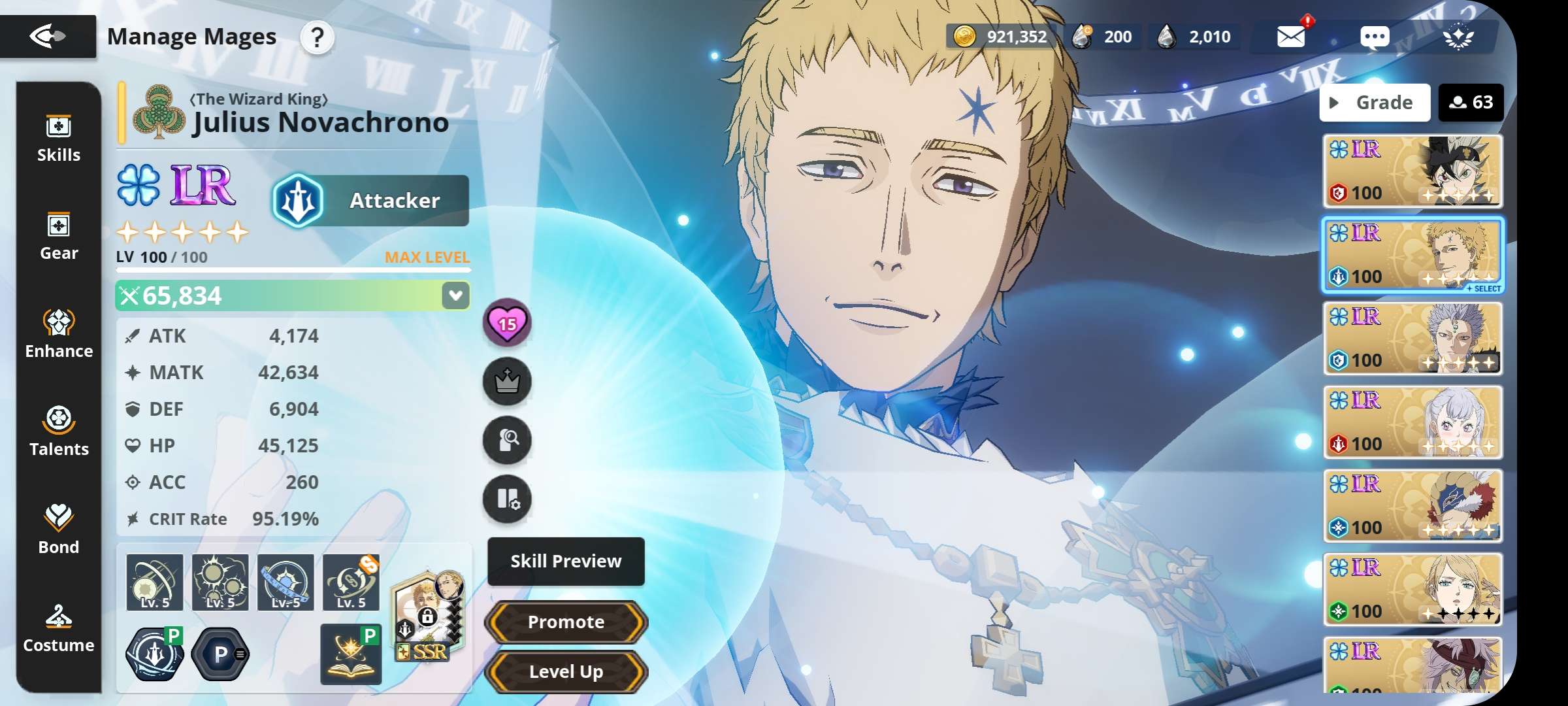Promote Julius Novachrono

pyautogui.click(x=566, y=622)
